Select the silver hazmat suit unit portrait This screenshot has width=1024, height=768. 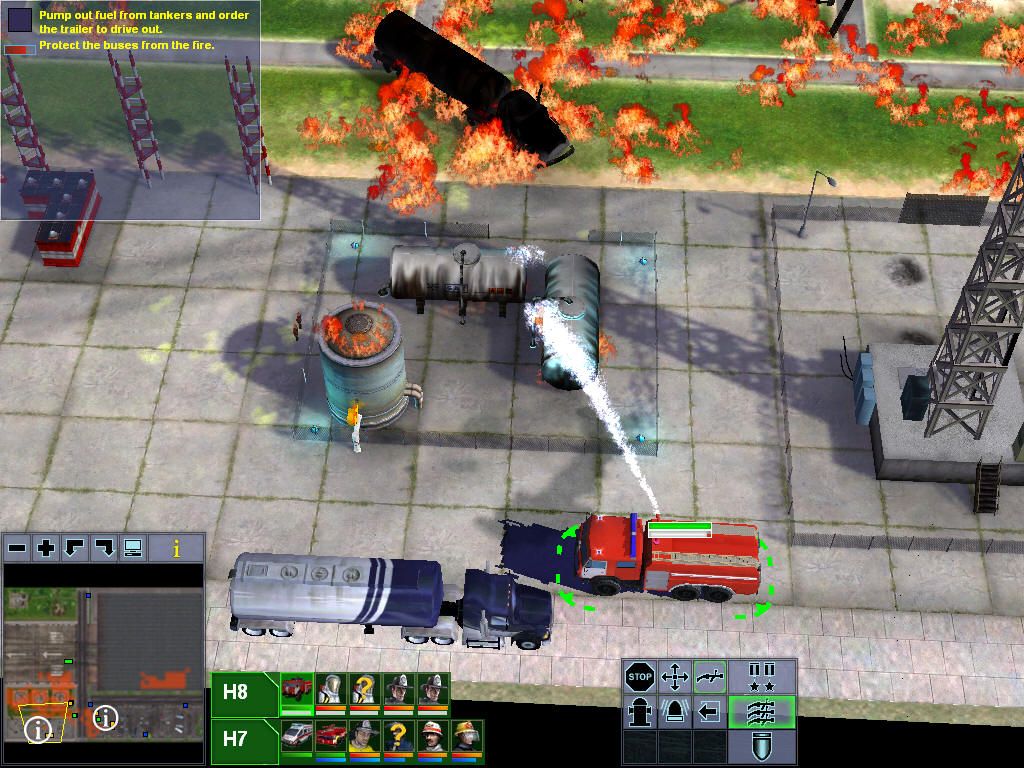(x=331, y=690)
